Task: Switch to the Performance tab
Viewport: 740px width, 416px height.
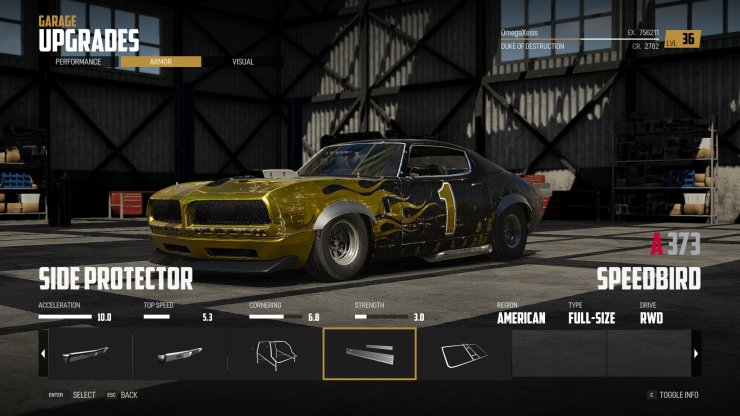Action: [78, 62]
